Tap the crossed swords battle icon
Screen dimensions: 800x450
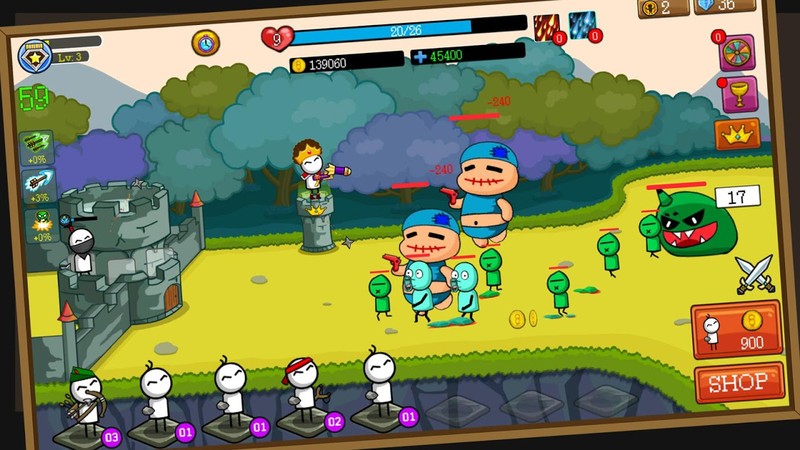click(754, 271)
